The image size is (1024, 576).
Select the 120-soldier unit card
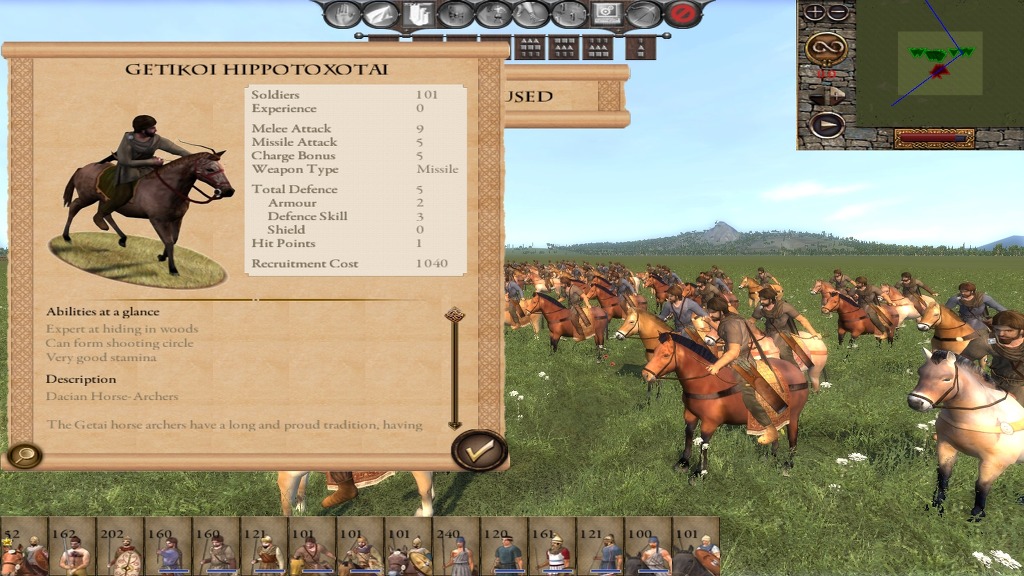(505, 546)
